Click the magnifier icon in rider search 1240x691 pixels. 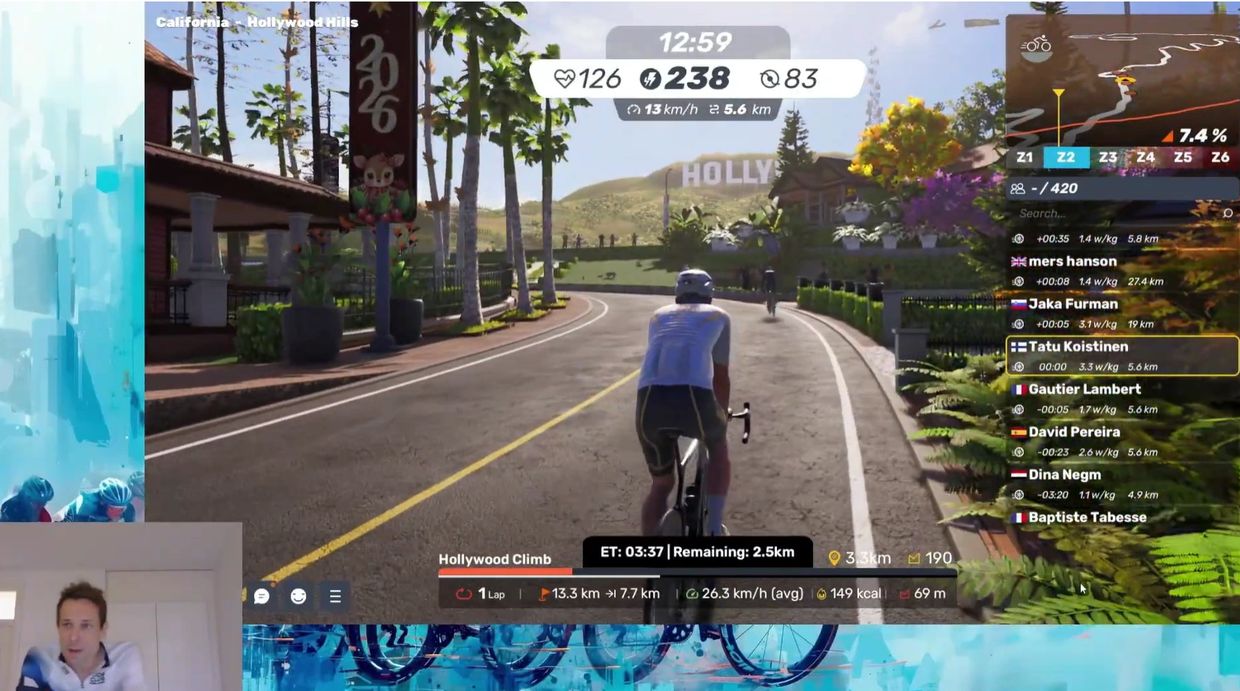point(1227,213)
